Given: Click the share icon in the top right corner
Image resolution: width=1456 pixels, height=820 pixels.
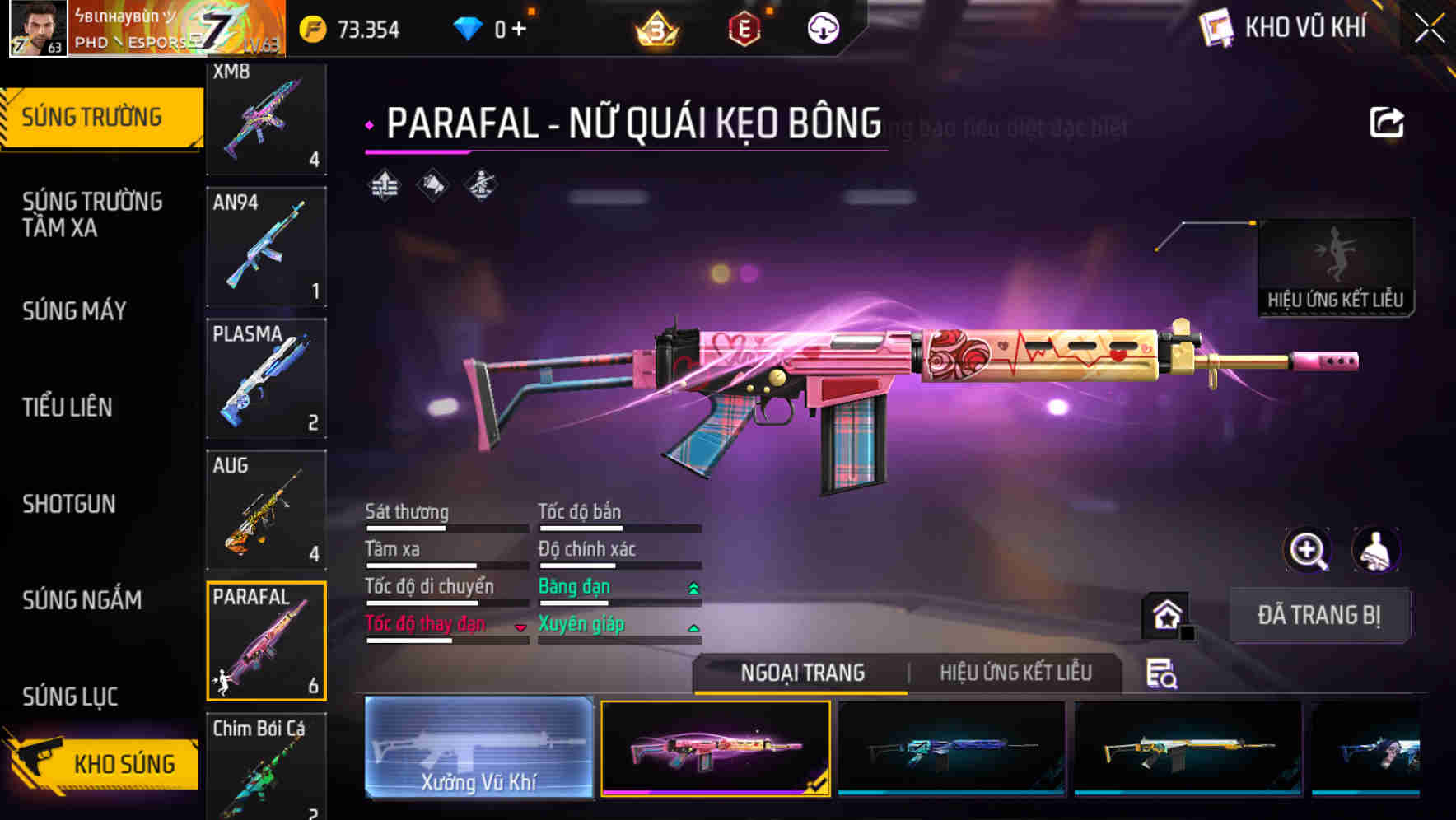Looking at the screenshot, I should click(x=1388, y=120).
